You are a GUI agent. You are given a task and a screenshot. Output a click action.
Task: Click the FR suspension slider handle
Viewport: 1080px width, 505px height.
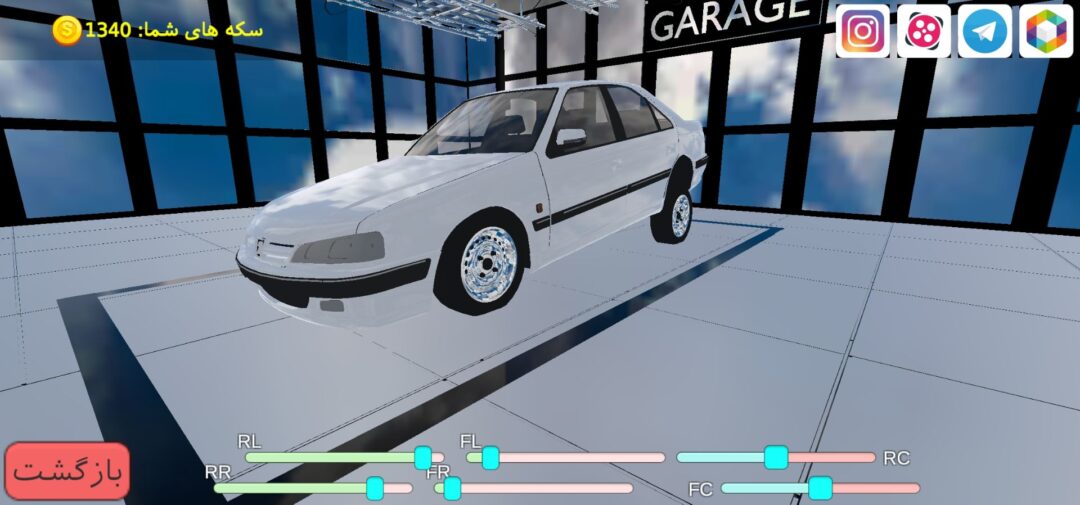tap(452, 488)
